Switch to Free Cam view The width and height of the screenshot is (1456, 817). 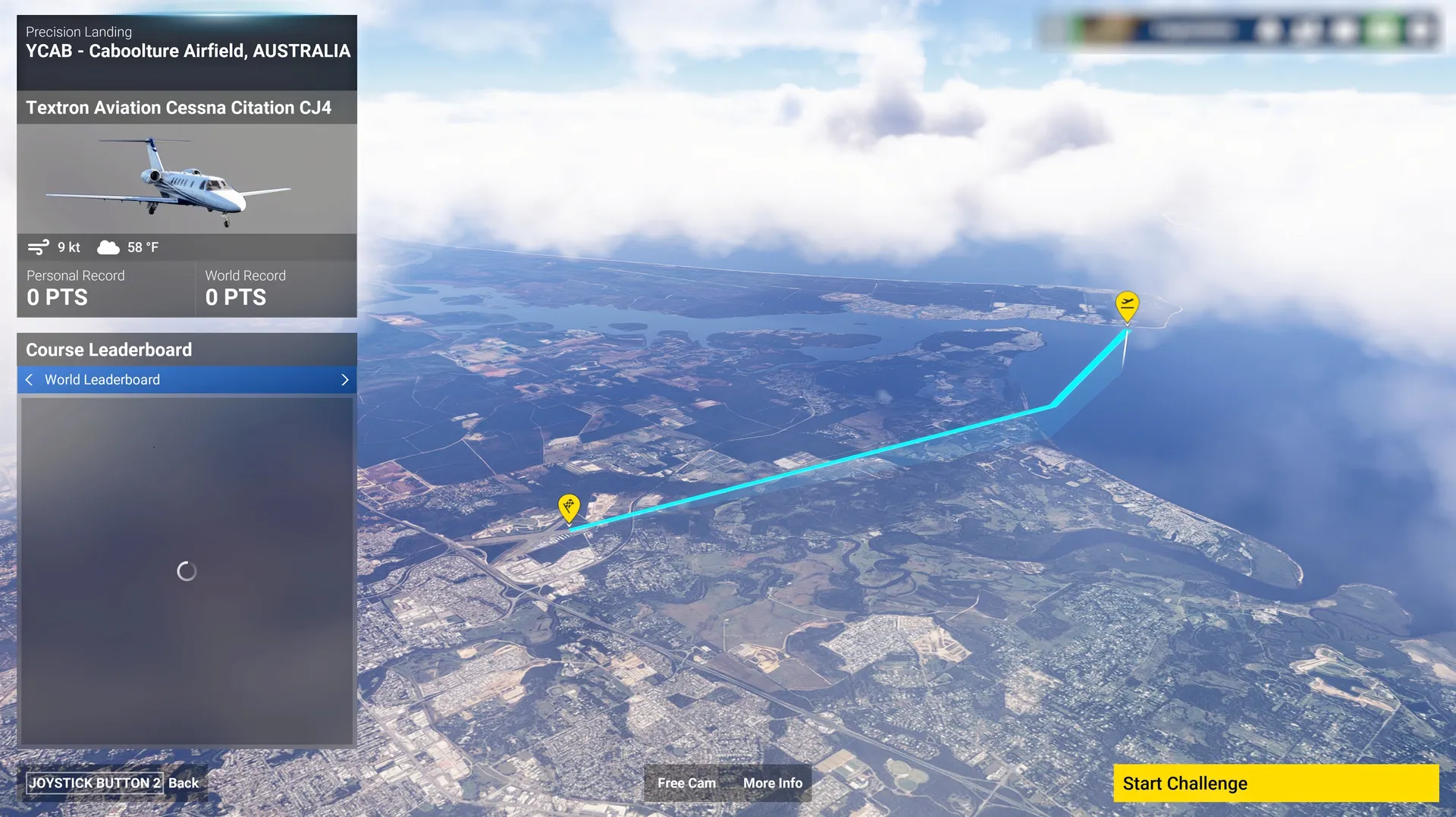(686, 783)
